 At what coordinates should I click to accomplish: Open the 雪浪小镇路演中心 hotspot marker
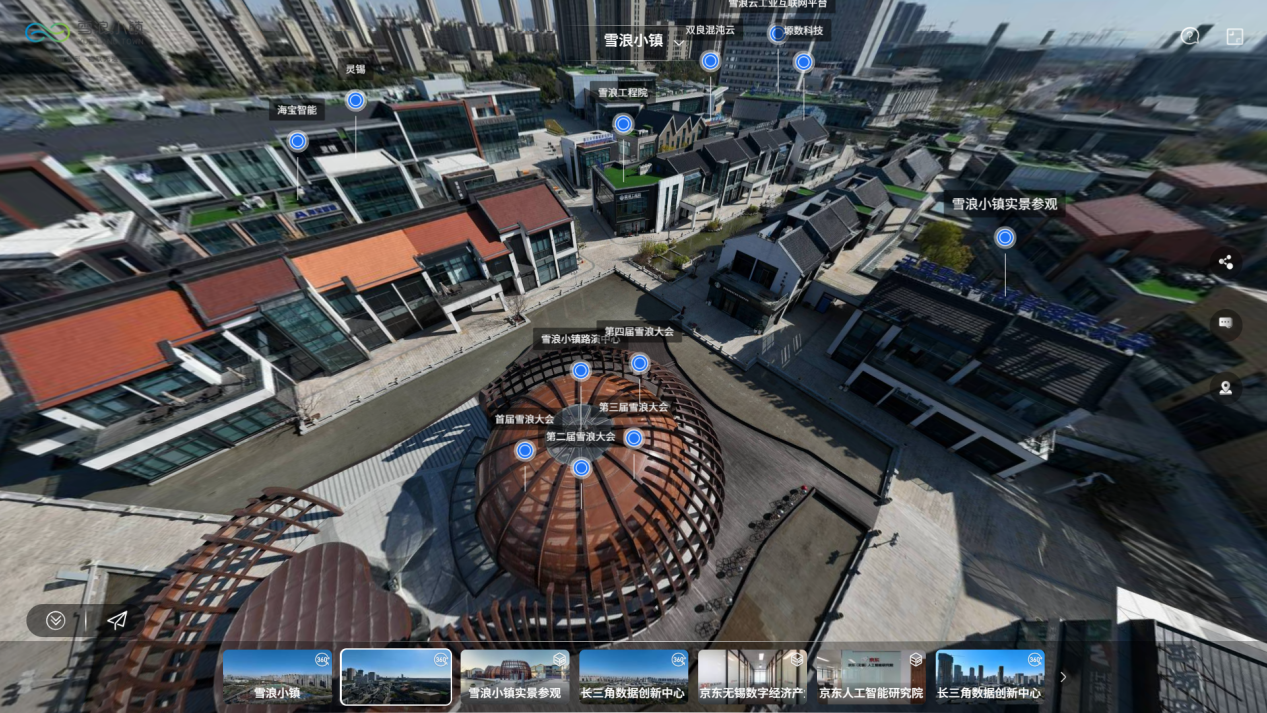click(581, 371)
